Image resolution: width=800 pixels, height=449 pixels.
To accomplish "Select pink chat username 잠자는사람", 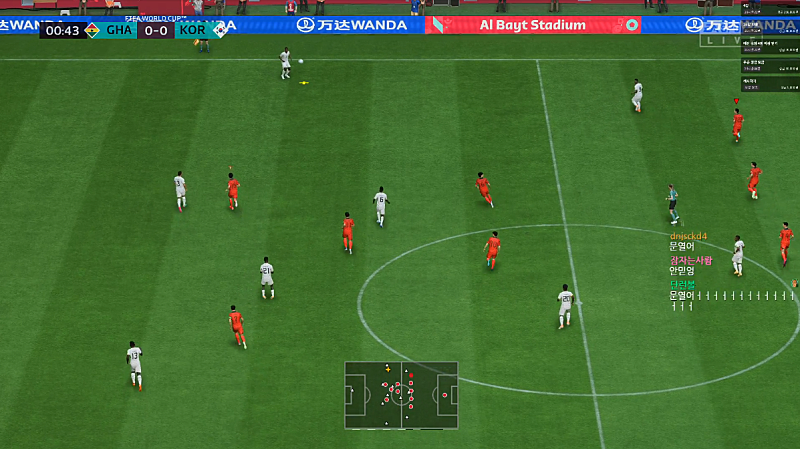I will click(x=691, y=260).
